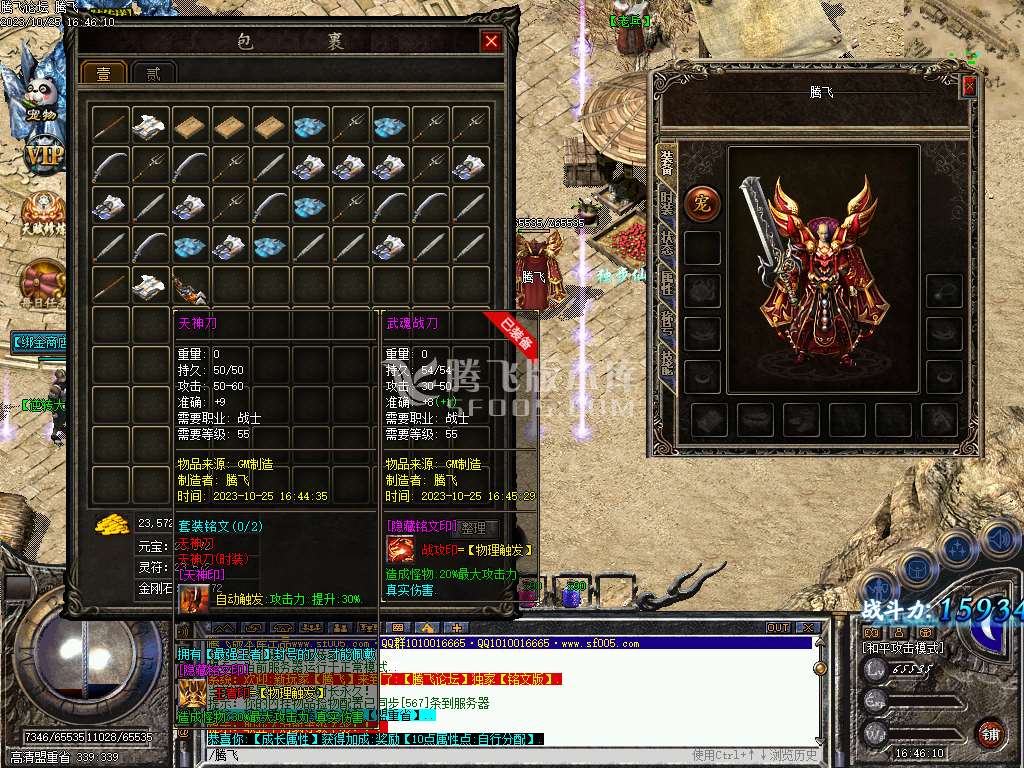Switch to the 状态 status tab

coord(667,246)
